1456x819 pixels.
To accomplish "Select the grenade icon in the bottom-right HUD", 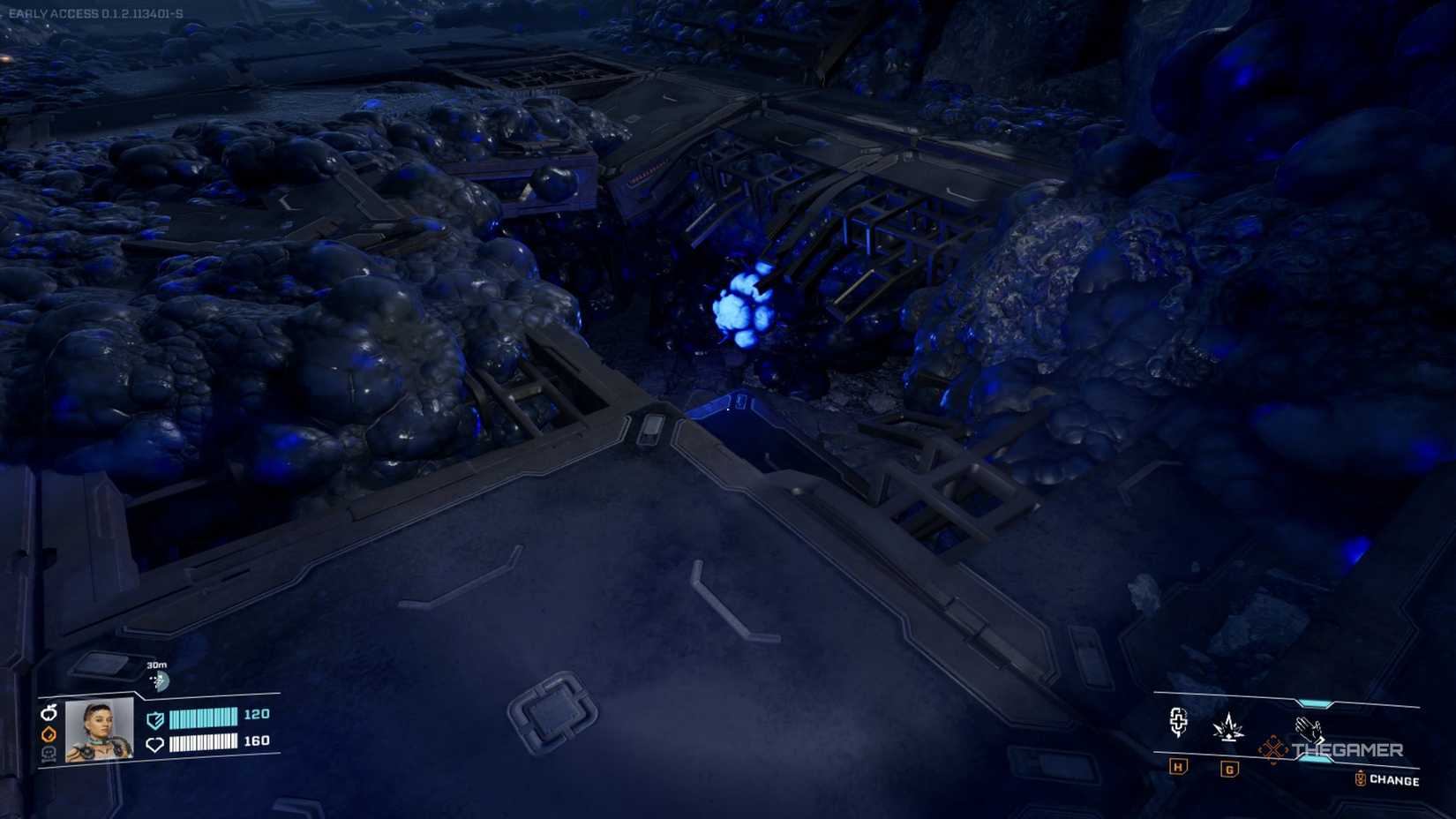I will coord(1228,726).
